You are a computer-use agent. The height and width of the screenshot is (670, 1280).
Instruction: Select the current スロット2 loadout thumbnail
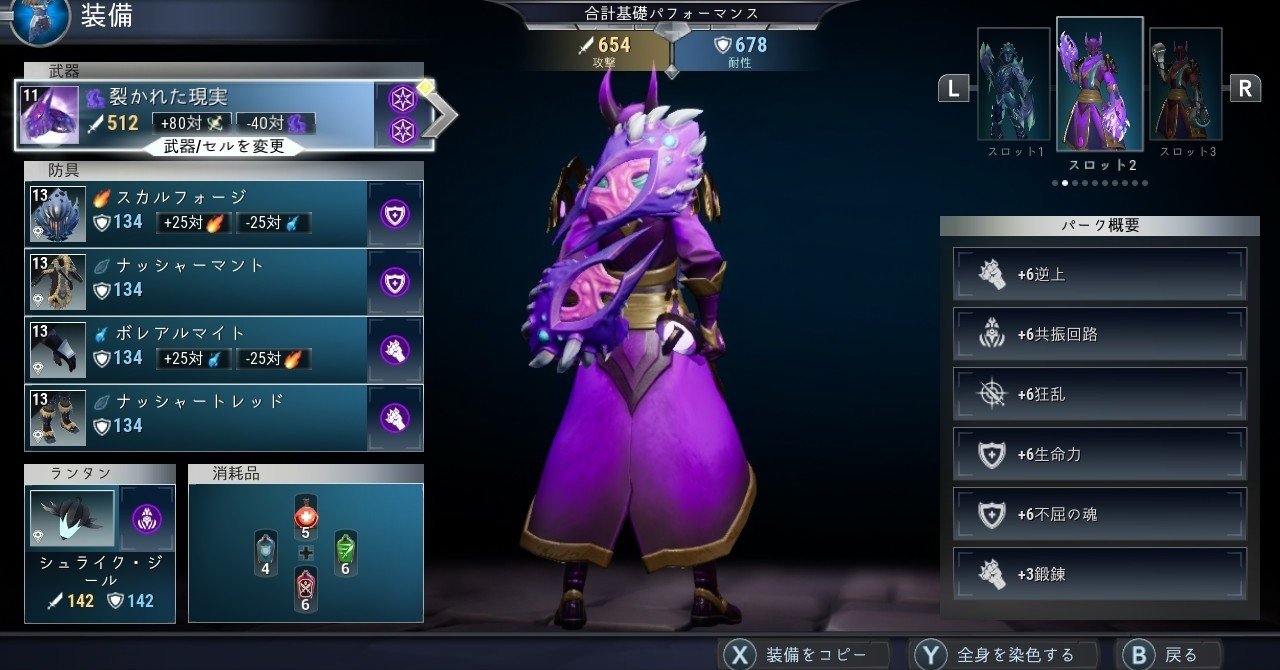(x=1099, y=90)
